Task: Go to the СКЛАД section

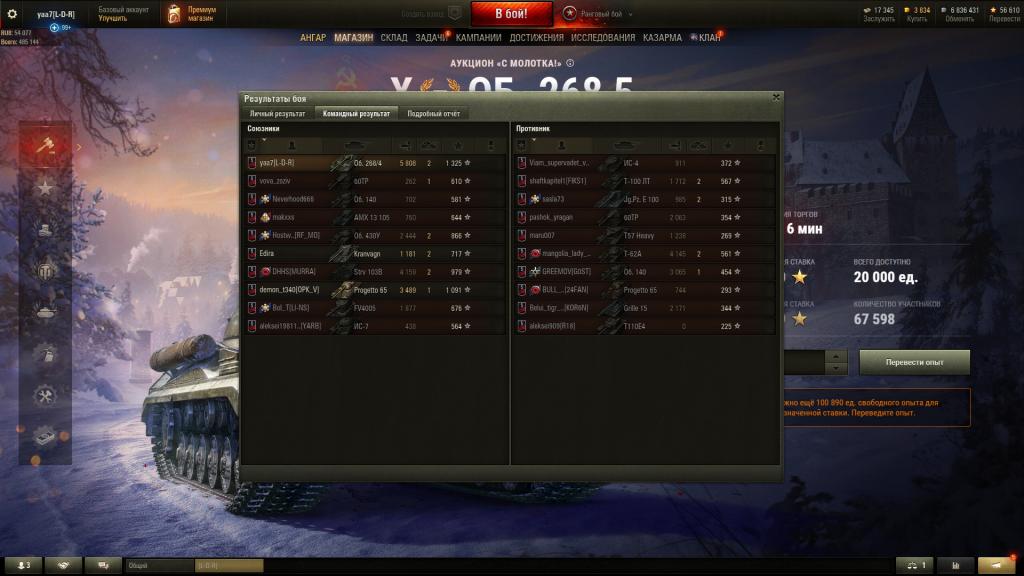Action: click(394, 38)
